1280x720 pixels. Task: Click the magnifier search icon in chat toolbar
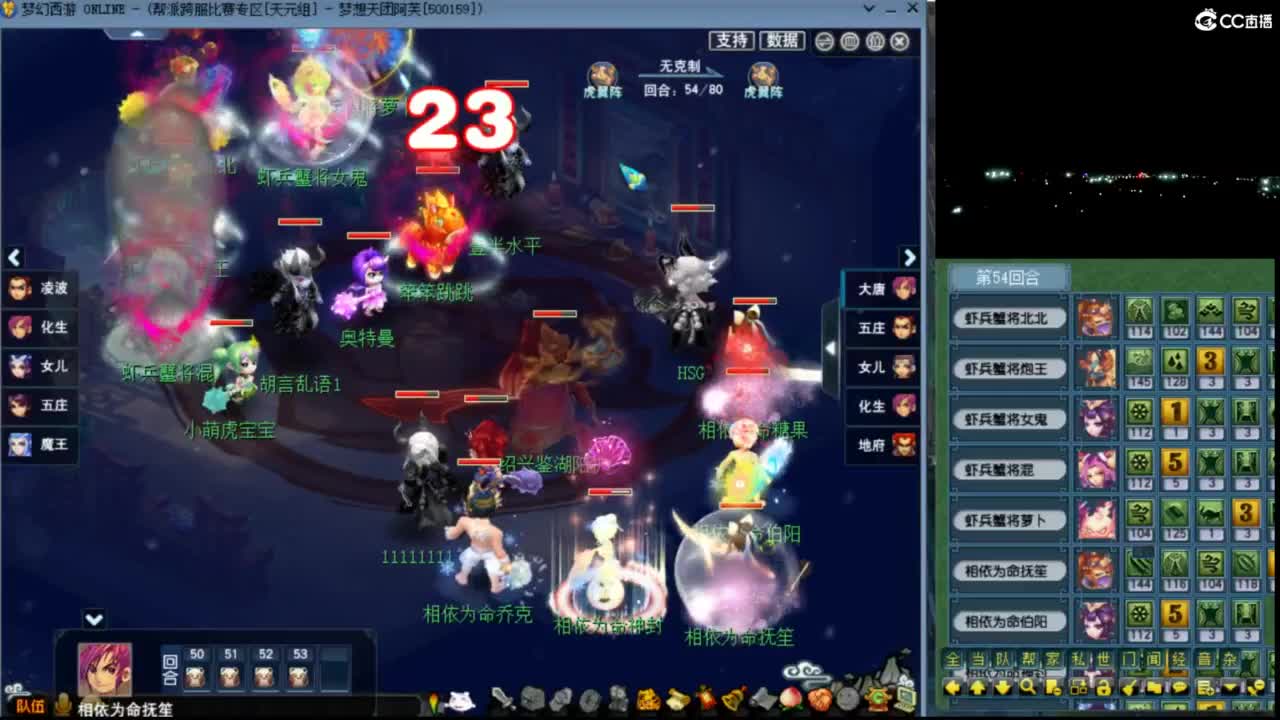tap(1029, 688)
